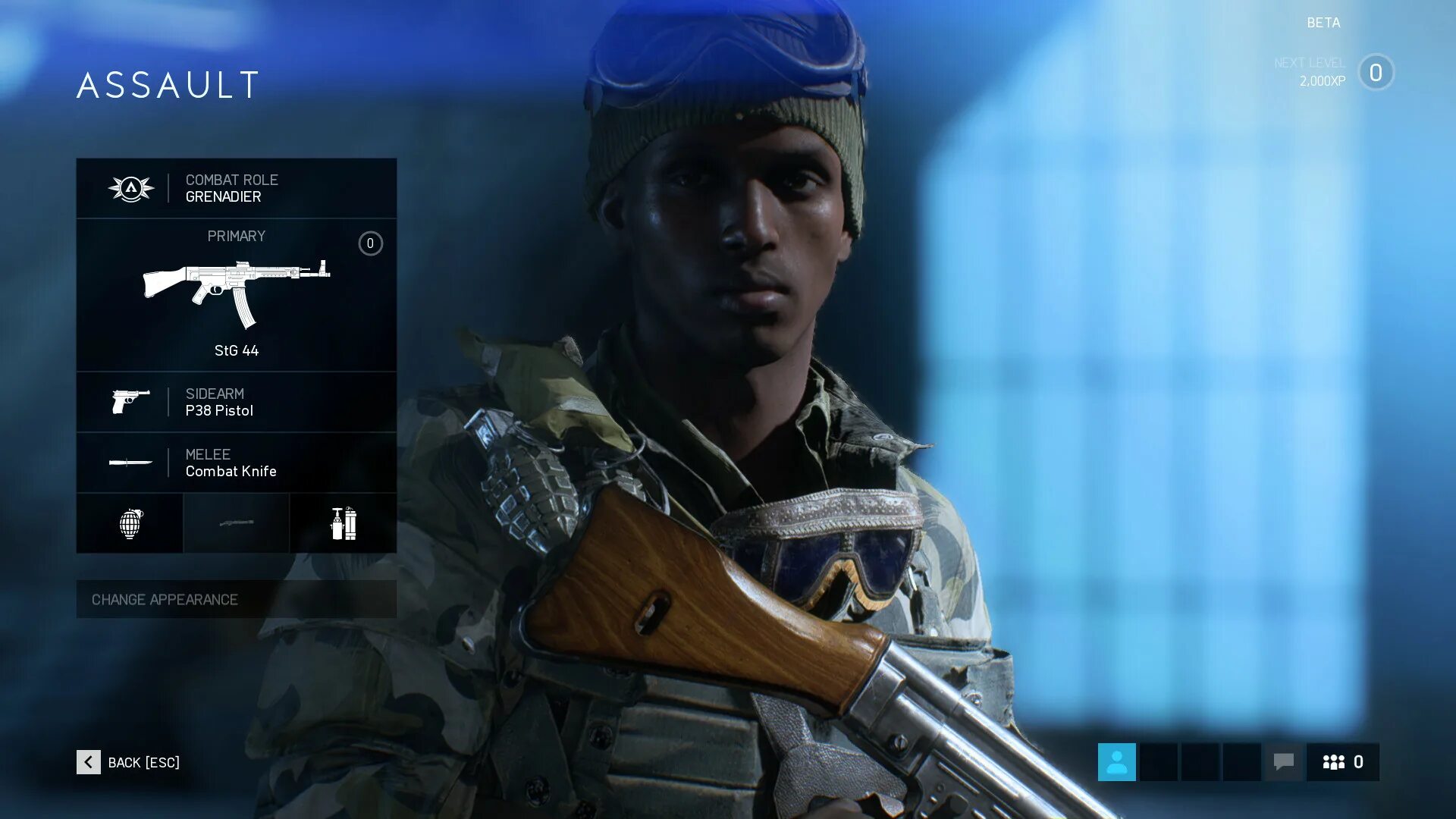Open the Combat Role Grenadier entry

pos(236,188)
